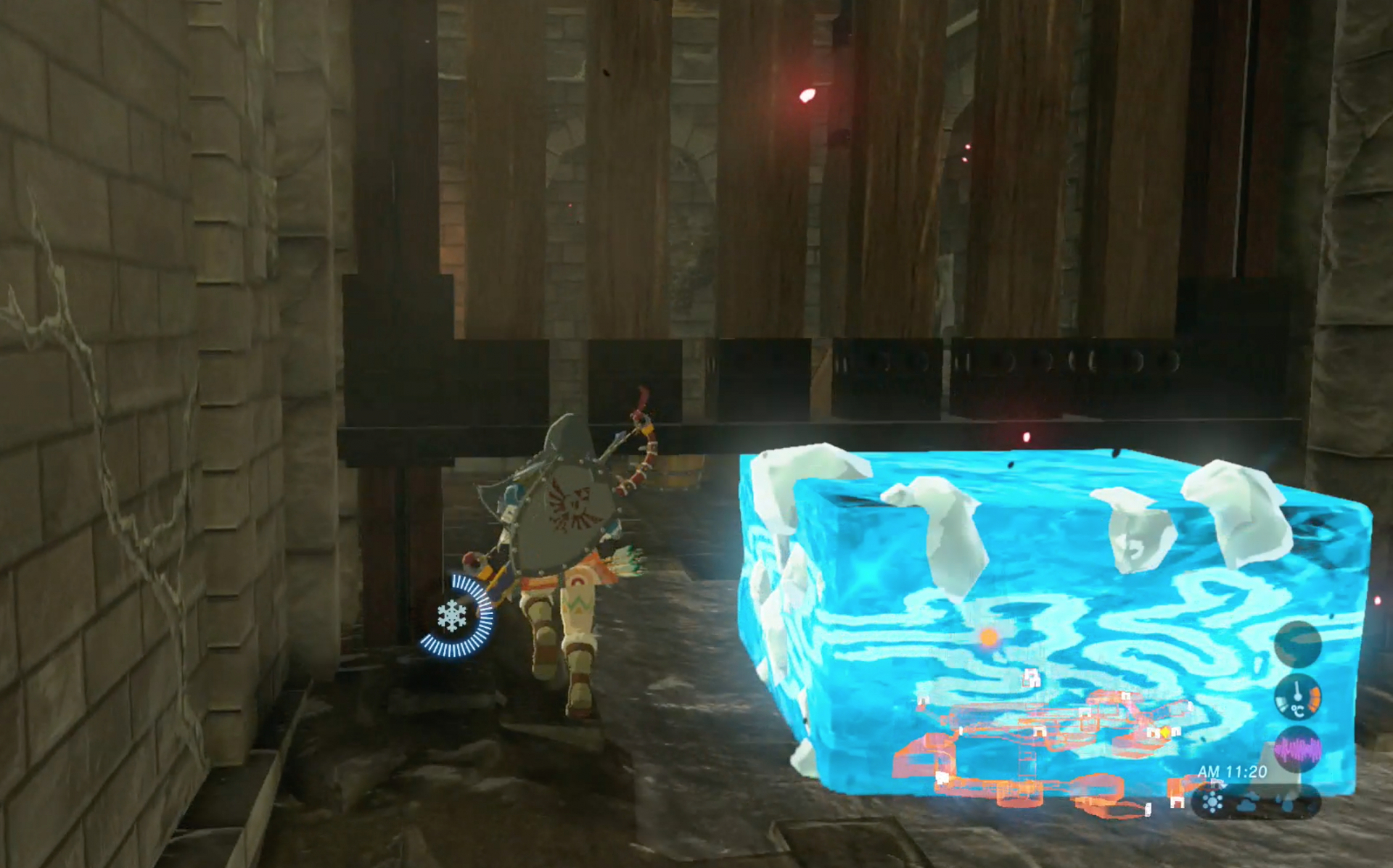Click the temperature gauge icon
Screen dimensions: 1393x868
1298,697
